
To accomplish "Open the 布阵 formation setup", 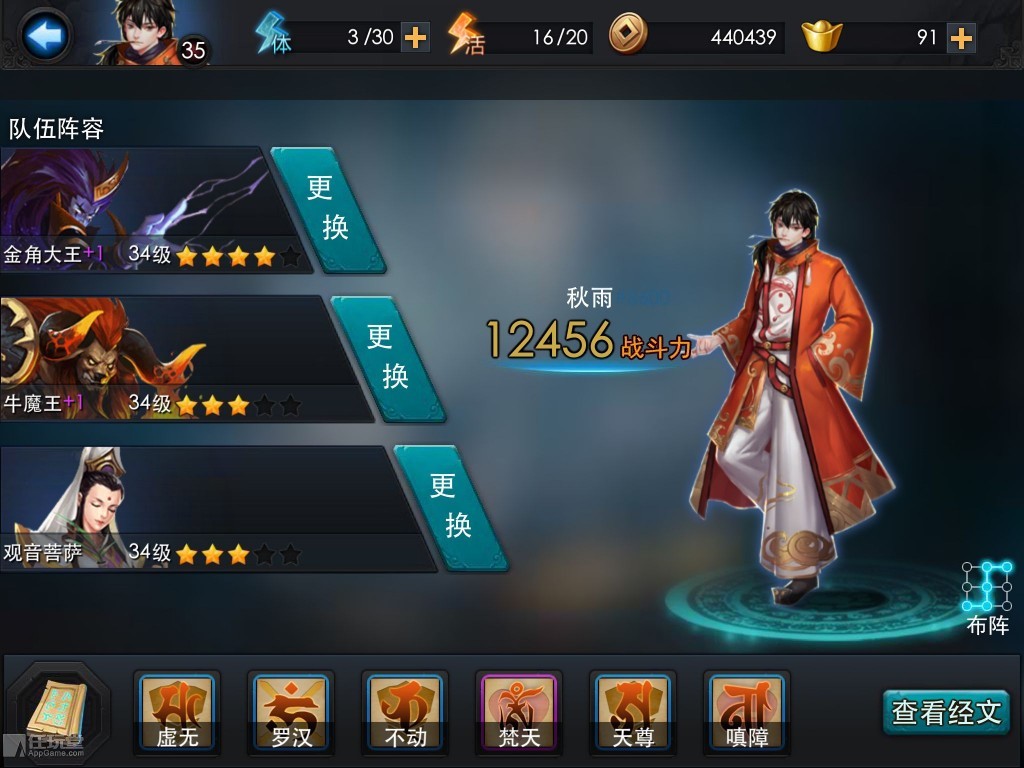I will [987, 597].
